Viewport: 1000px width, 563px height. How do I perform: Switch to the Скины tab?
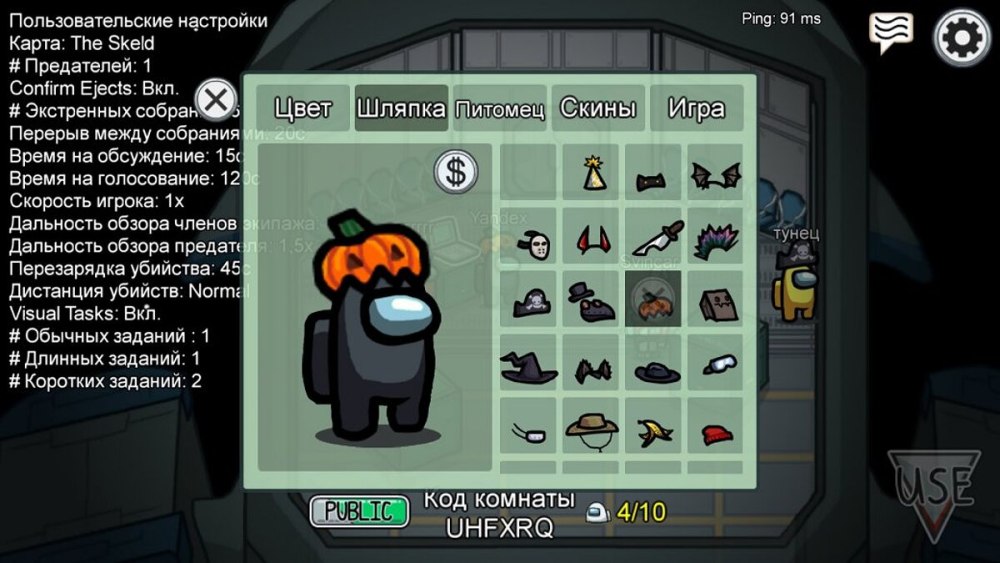coord(598,108)
